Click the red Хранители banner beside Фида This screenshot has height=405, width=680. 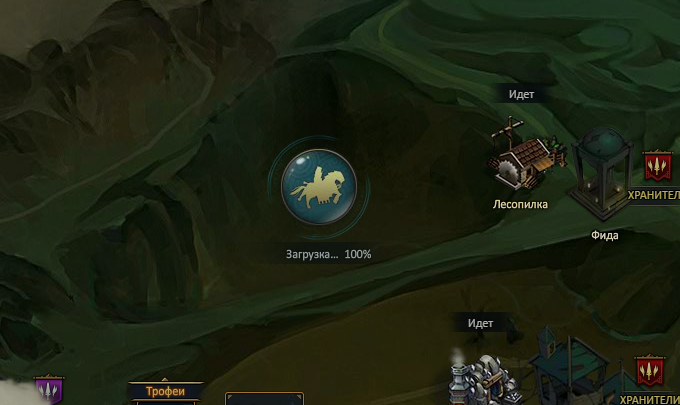[x=656, y=166]
